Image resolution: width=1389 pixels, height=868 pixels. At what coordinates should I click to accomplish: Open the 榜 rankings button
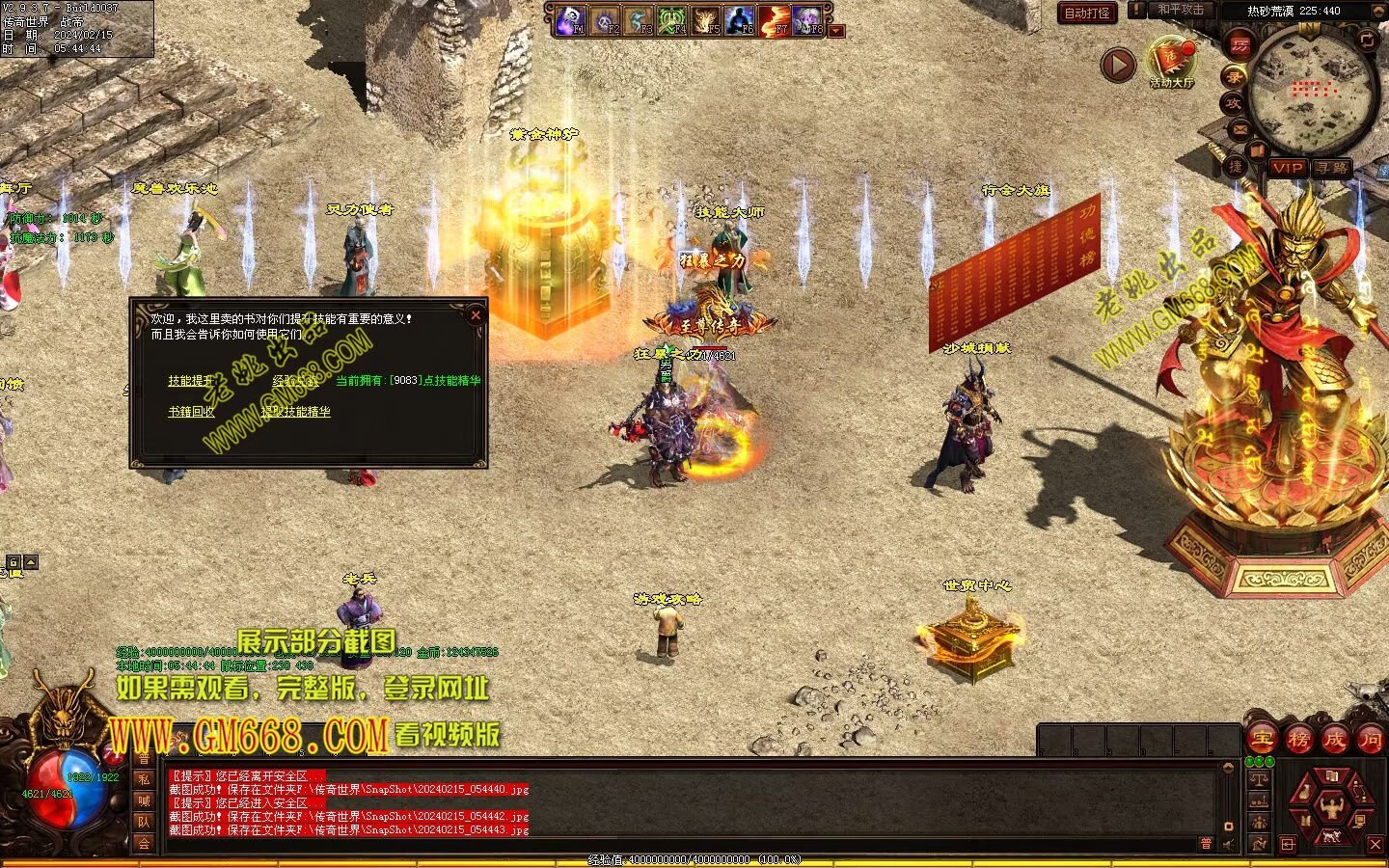[1298, 740]
